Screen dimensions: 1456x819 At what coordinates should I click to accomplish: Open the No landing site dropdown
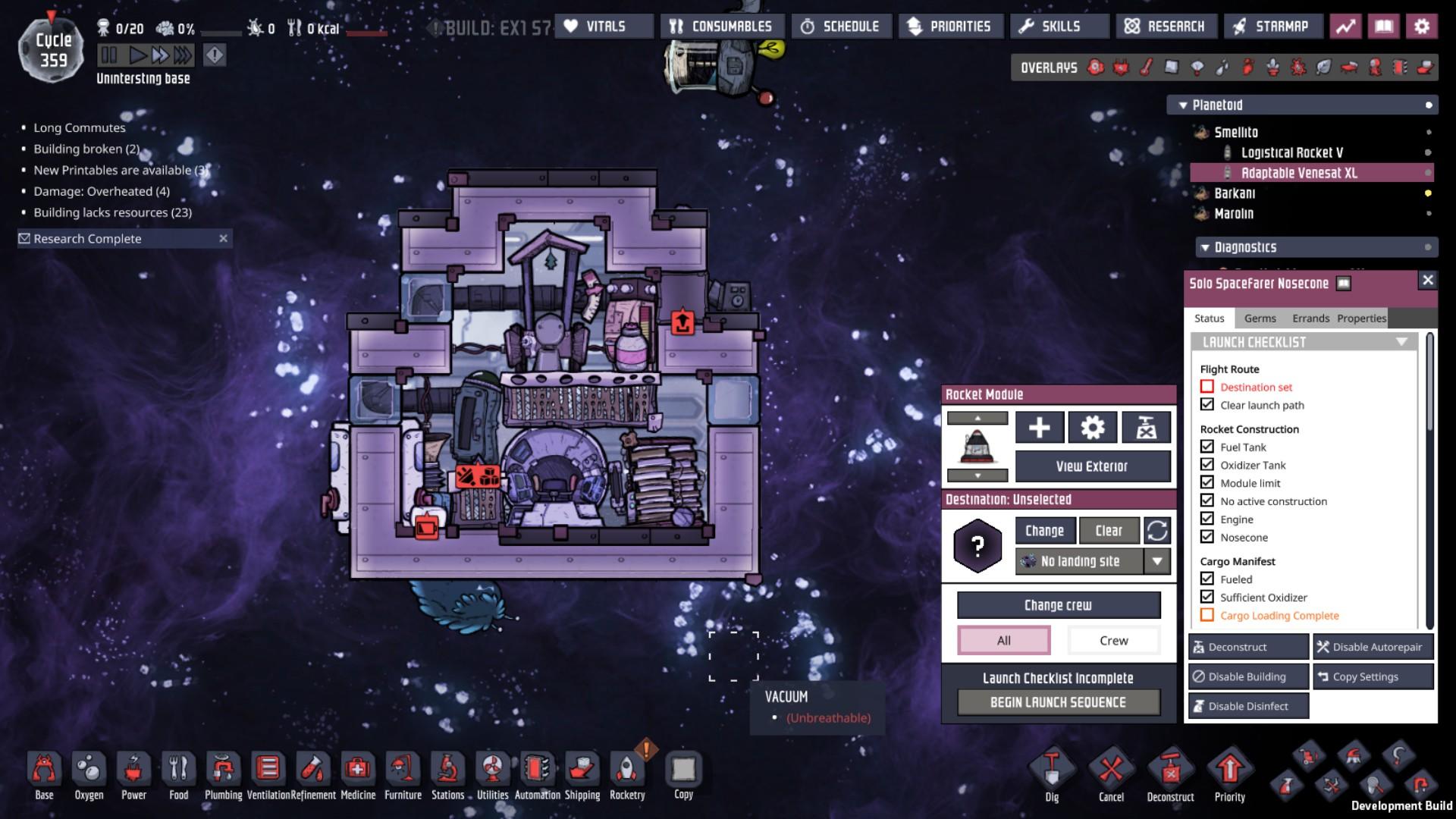(x=1156, y=561)
